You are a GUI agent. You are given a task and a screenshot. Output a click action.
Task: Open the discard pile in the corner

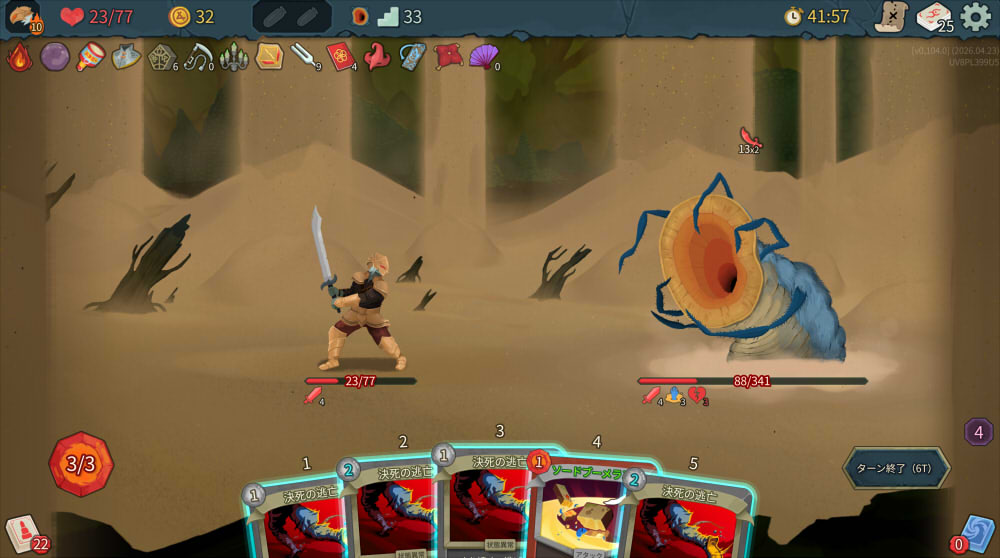tap(976, 533)
